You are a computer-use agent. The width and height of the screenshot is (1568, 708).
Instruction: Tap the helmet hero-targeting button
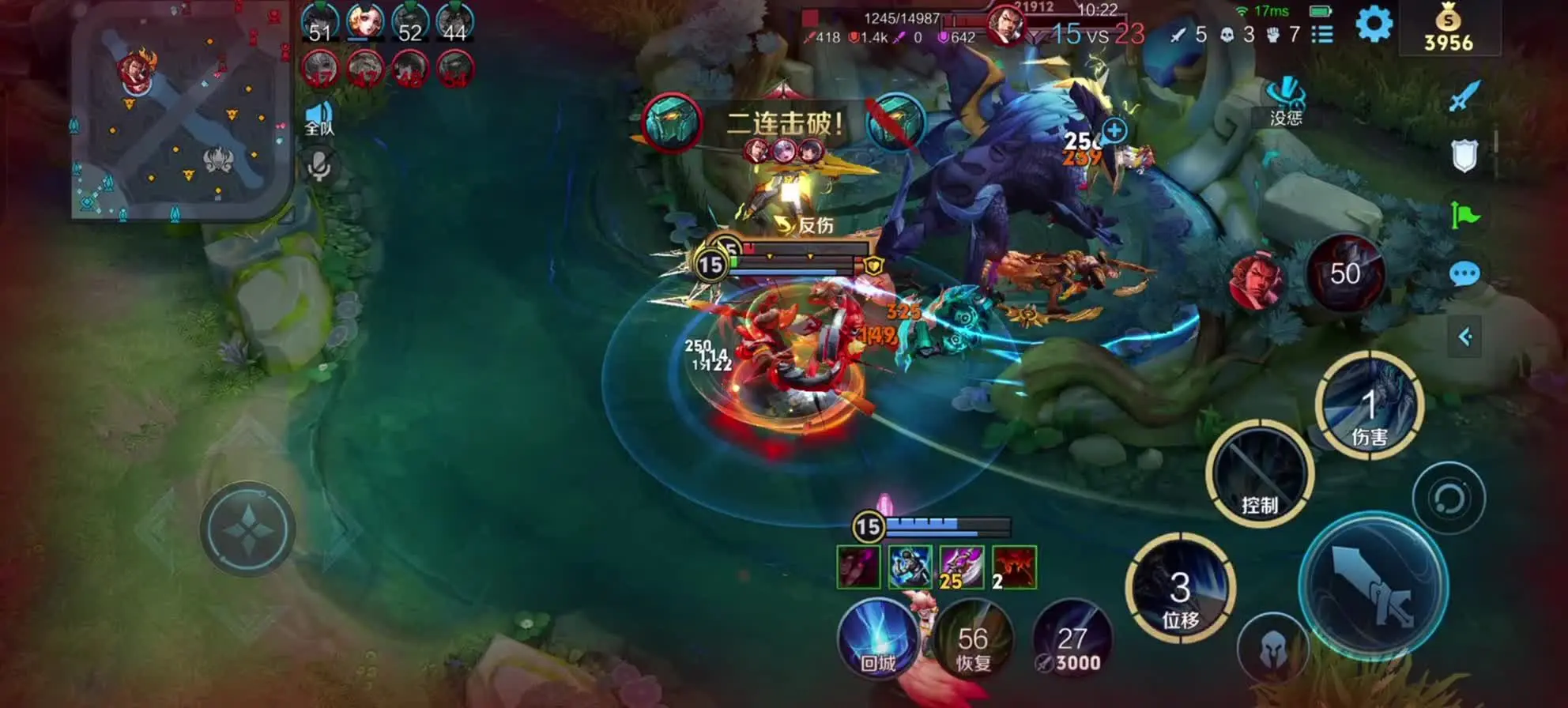pyautogui.click(x=1272, y=648)
